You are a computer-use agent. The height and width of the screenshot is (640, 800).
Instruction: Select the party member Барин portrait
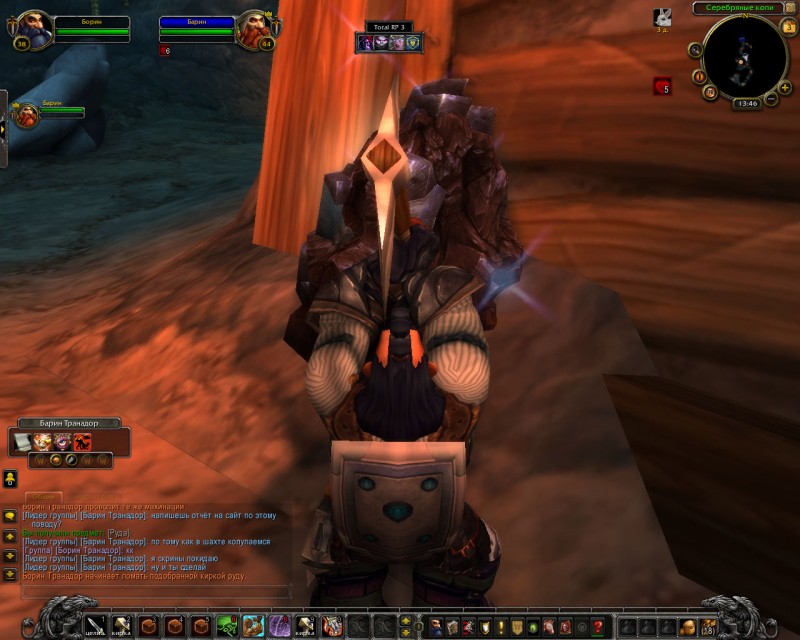coord(24,113)
